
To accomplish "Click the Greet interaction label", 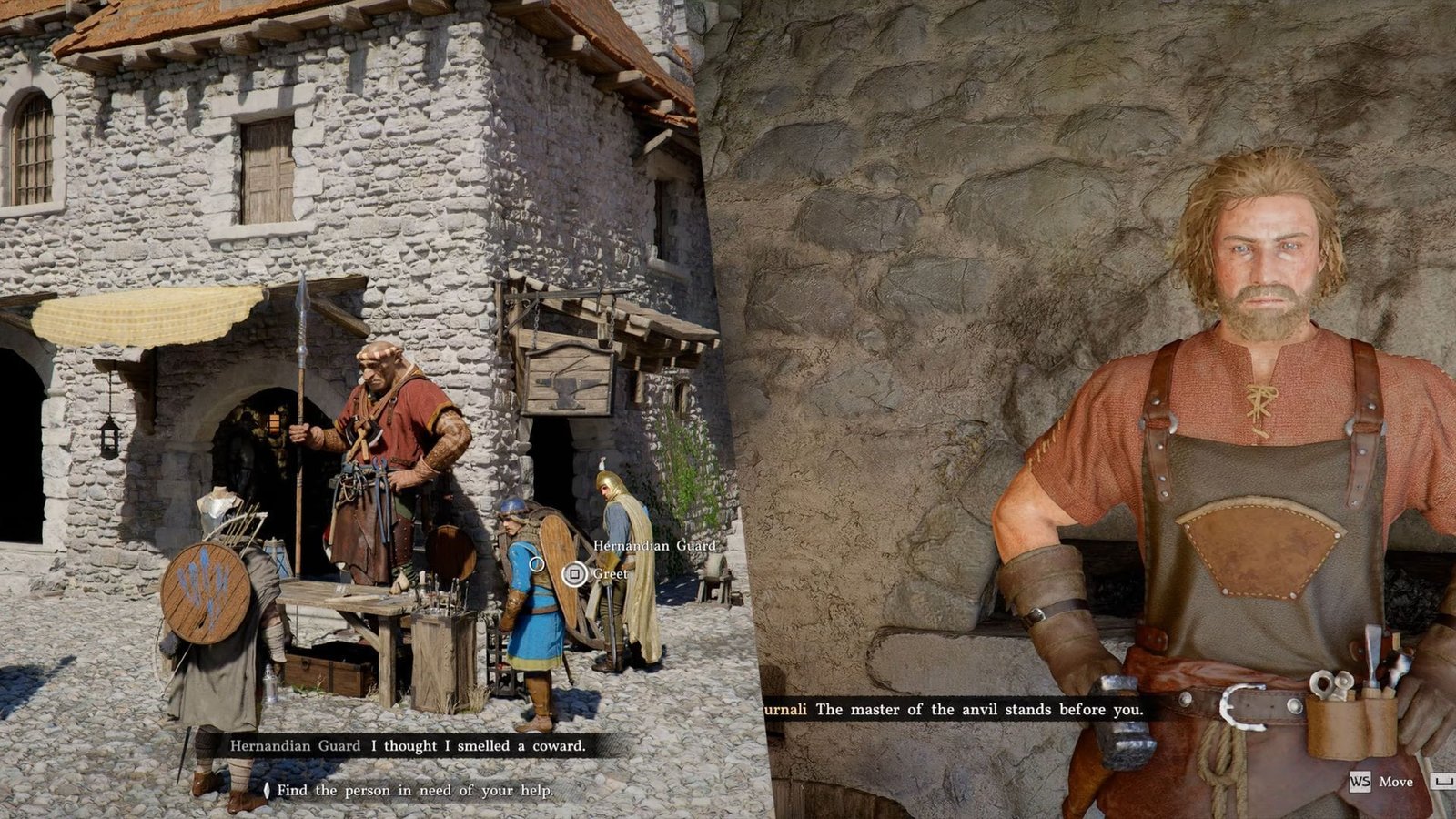I will point(612,574).
